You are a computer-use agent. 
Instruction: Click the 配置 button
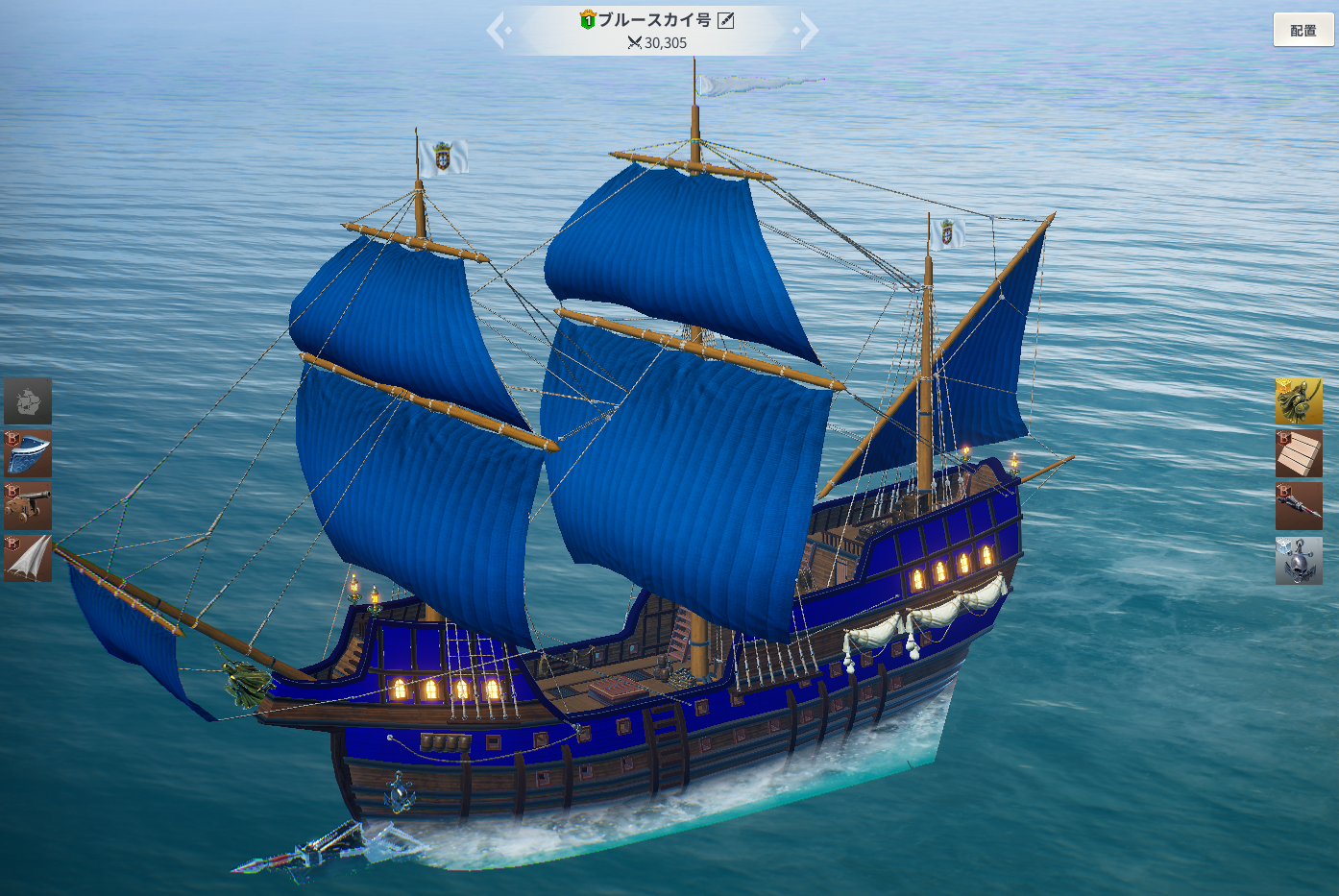tap(1303, 30)
